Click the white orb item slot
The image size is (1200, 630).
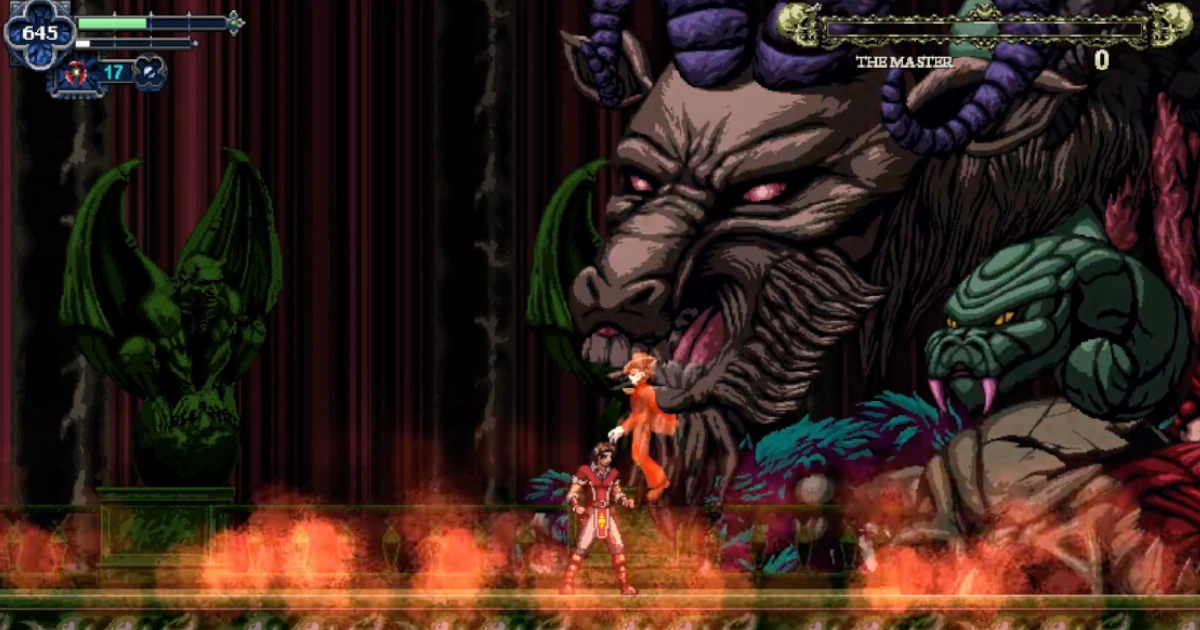pos(148,73)
